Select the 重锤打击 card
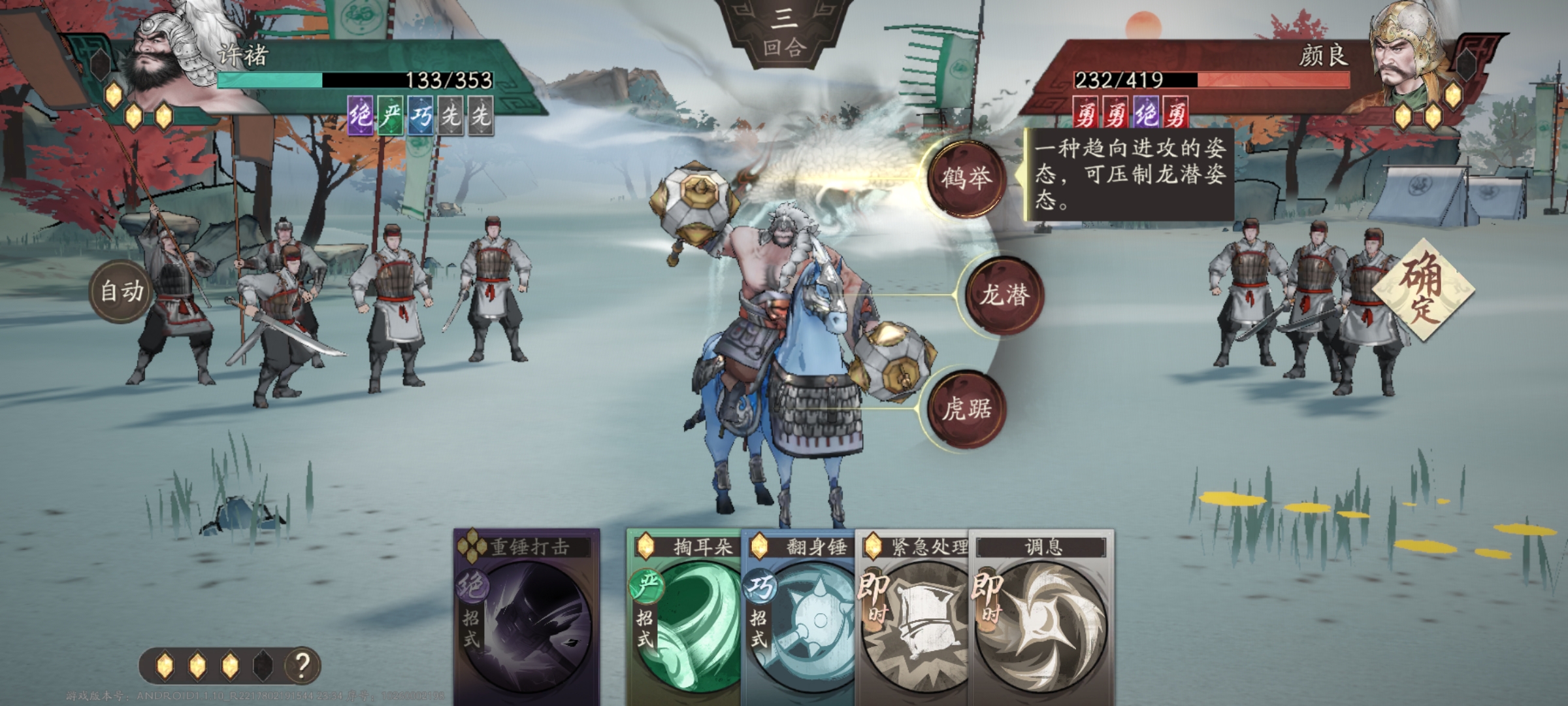Screen dimensions: 1568x706 [527, 614]
